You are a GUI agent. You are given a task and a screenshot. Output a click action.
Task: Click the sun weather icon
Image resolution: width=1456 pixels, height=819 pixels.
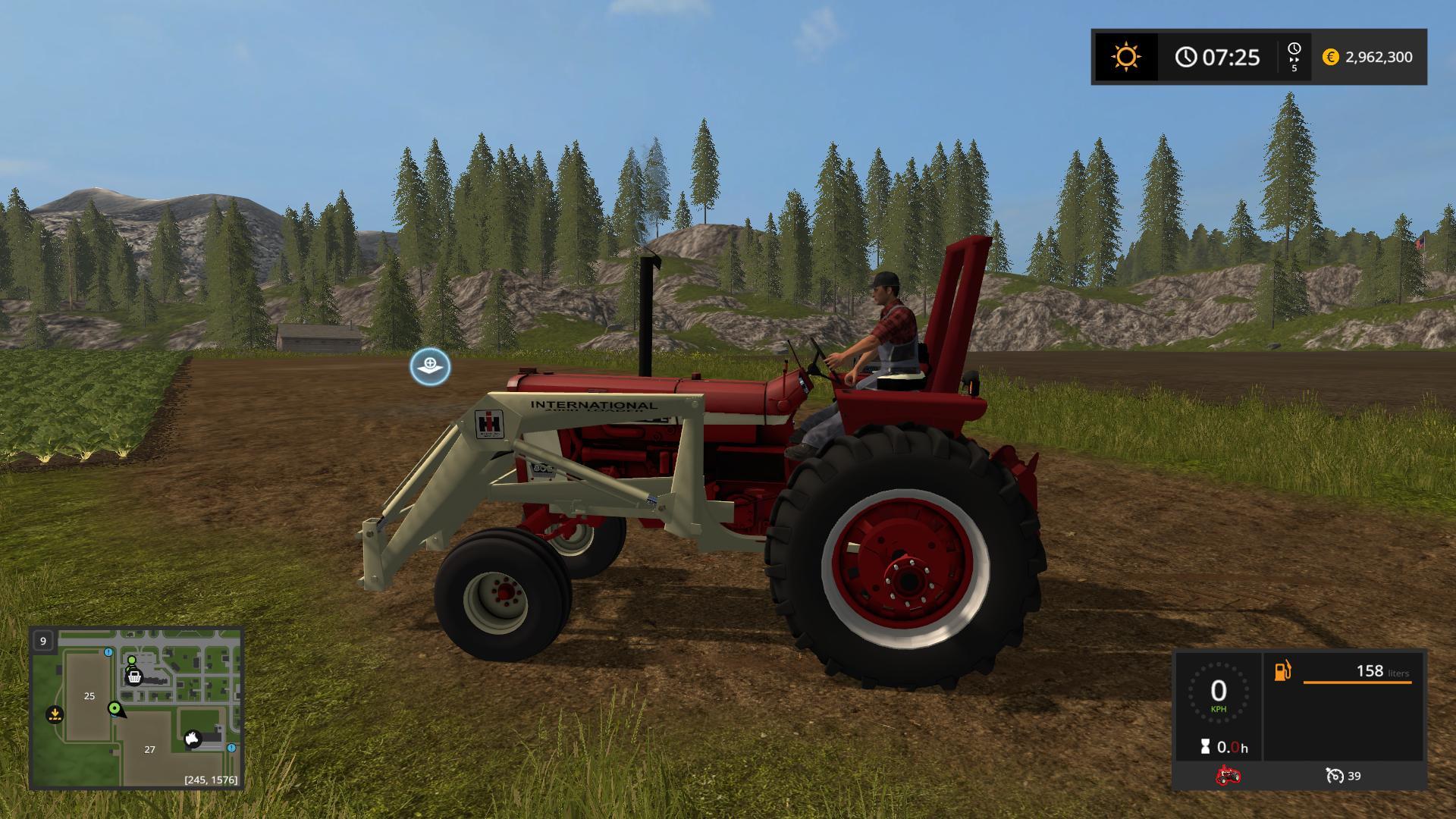click(x=1125, y=56)
